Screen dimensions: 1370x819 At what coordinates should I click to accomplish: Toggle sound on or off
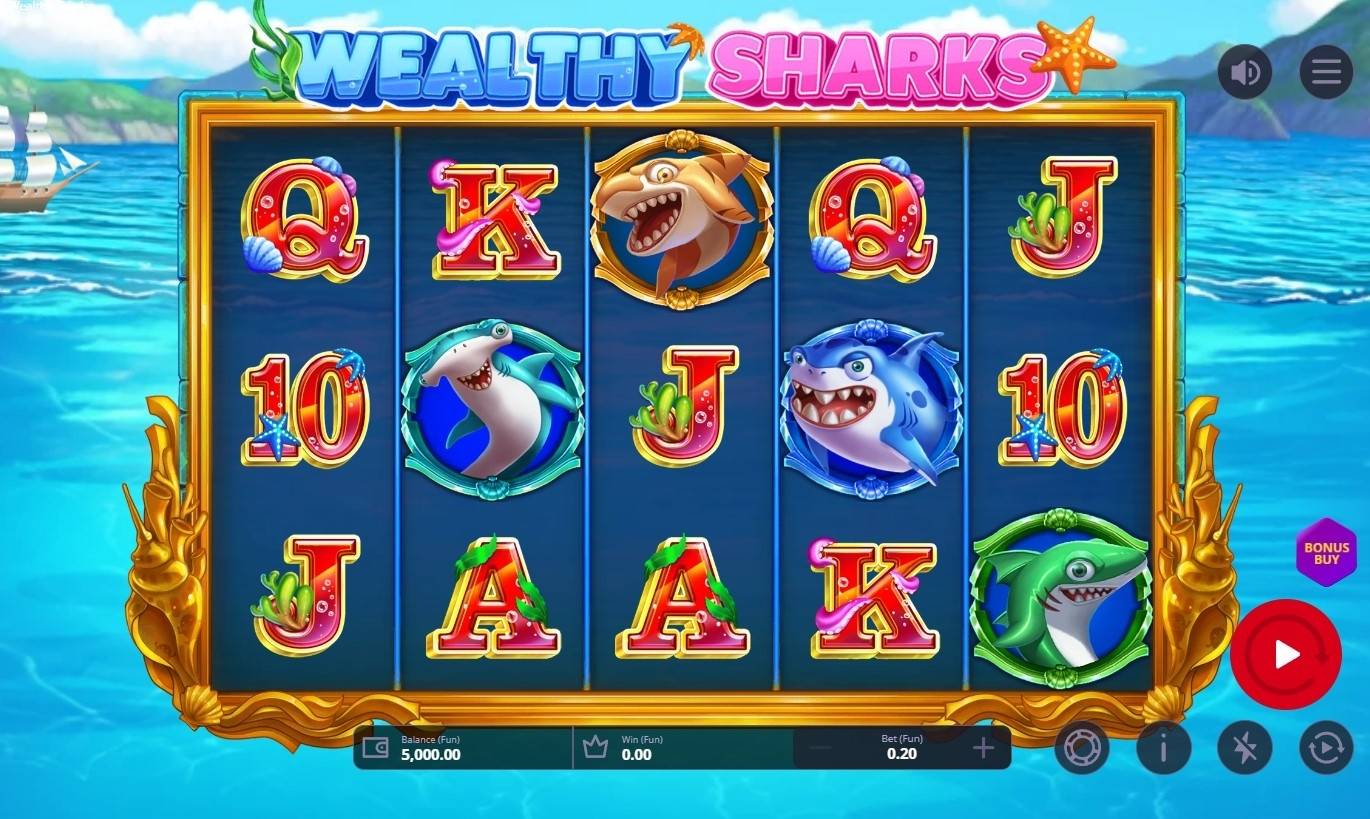[1245, 71]
